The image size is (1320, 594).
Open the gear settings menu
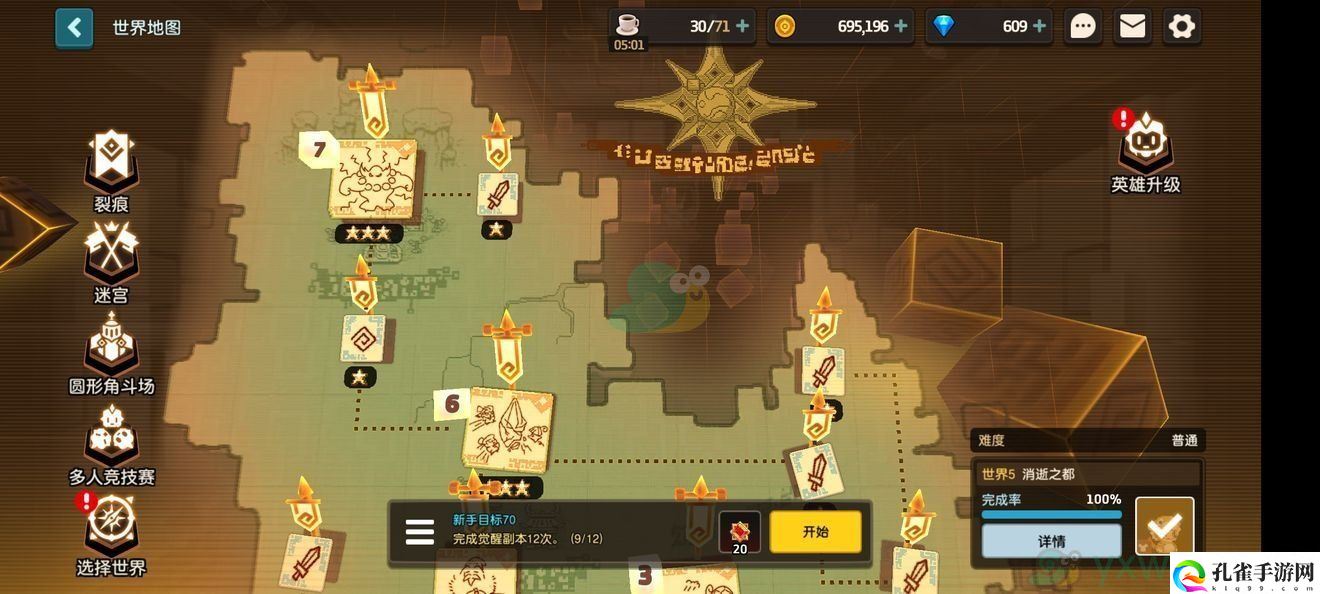1182,26
